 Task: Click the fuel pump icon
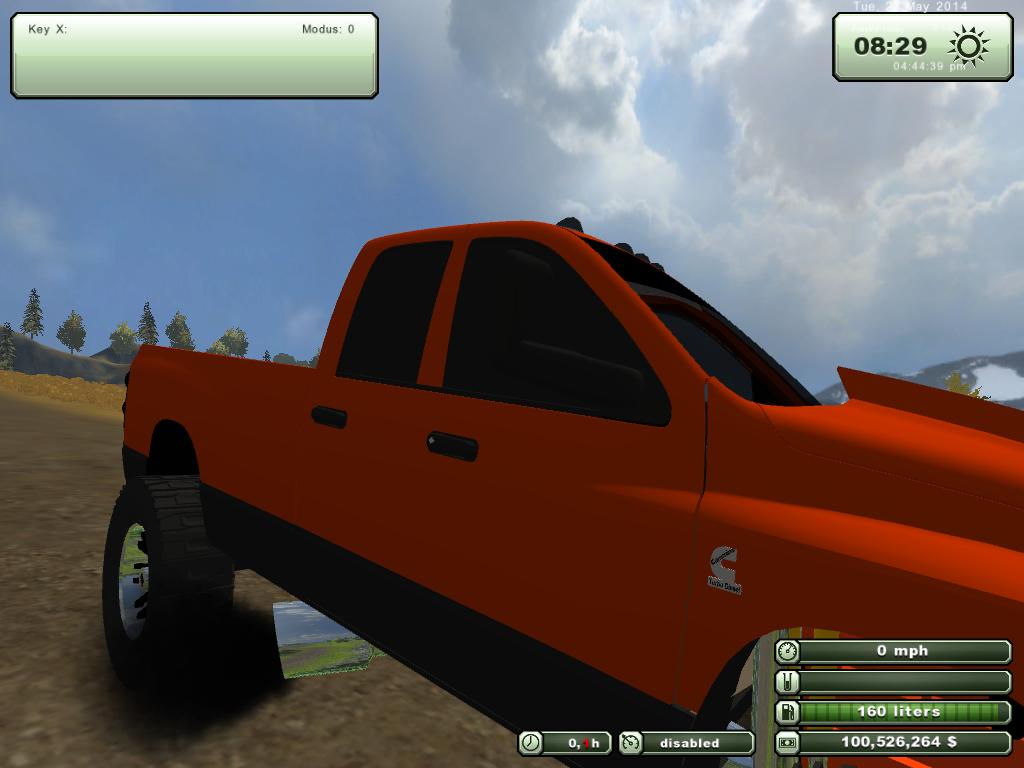[788, 712]
